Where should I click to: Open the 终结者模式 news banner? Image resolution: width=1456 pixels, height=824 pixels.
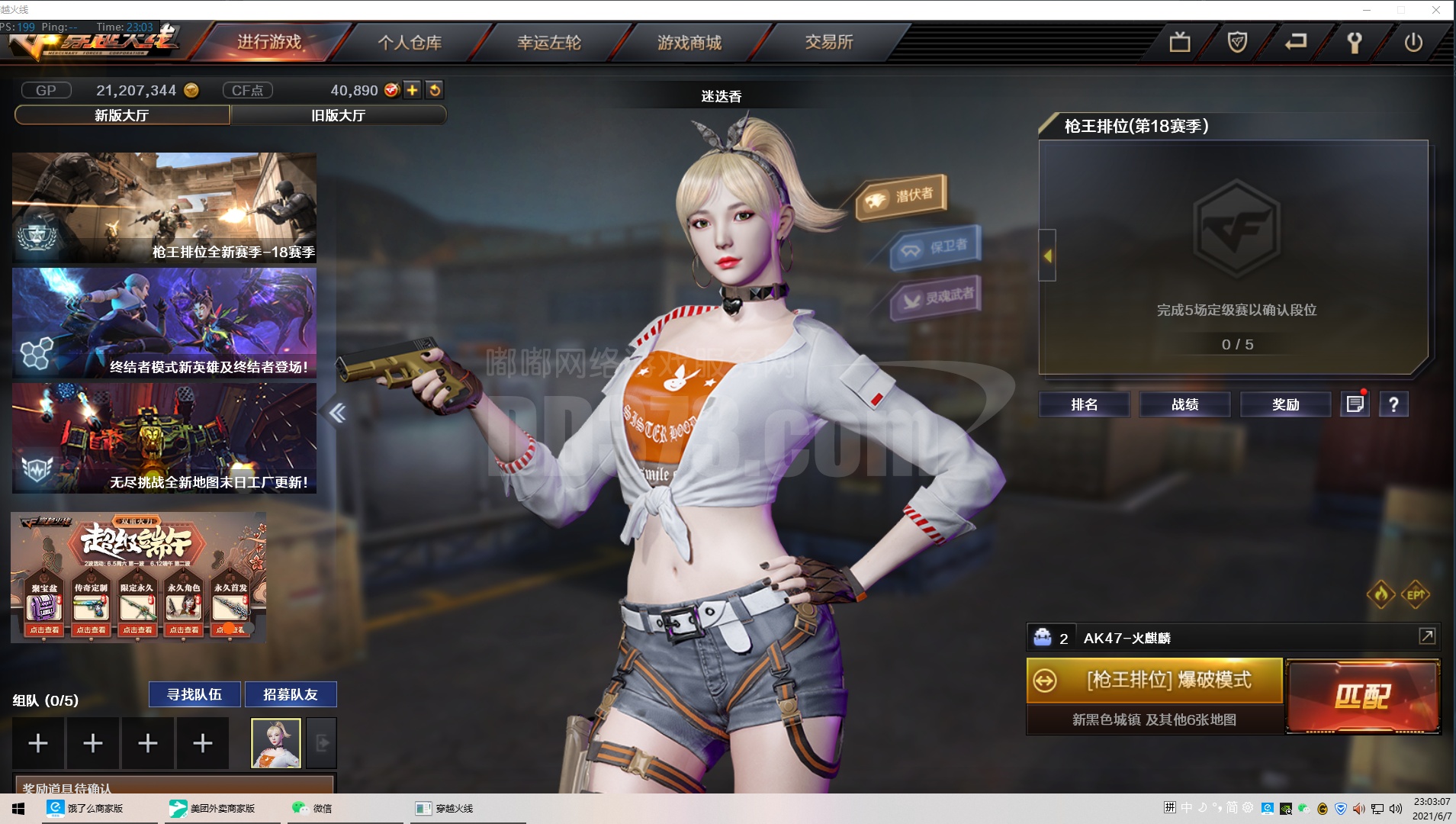pyautogui.click(x=164, y=323)
